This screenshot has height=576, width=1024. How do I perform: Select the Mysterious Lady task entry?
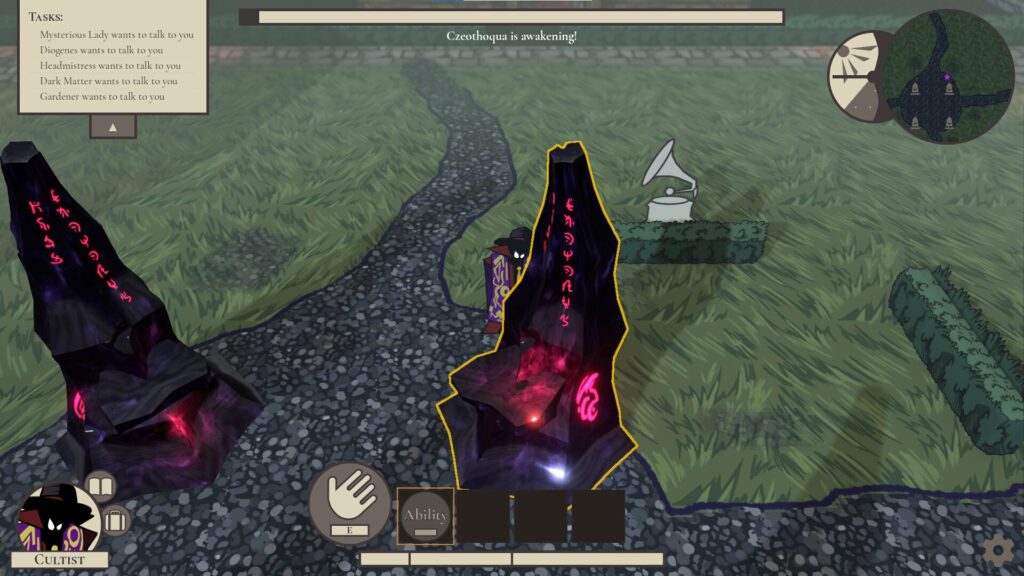pos(116,35)
